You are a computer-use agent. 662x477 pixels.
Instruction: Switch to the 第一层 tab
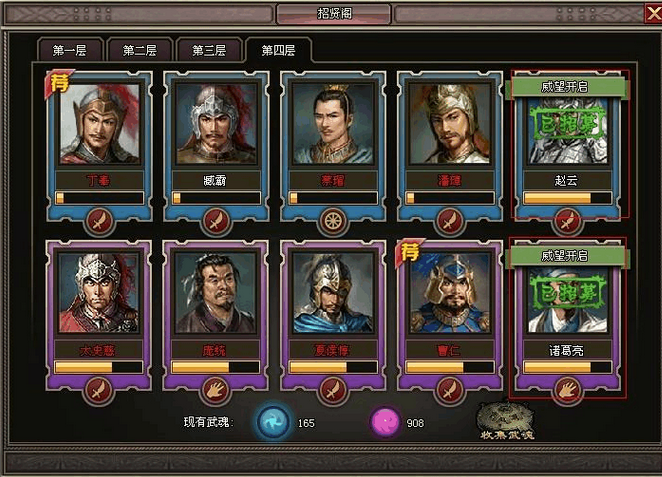tap(71, 50)
